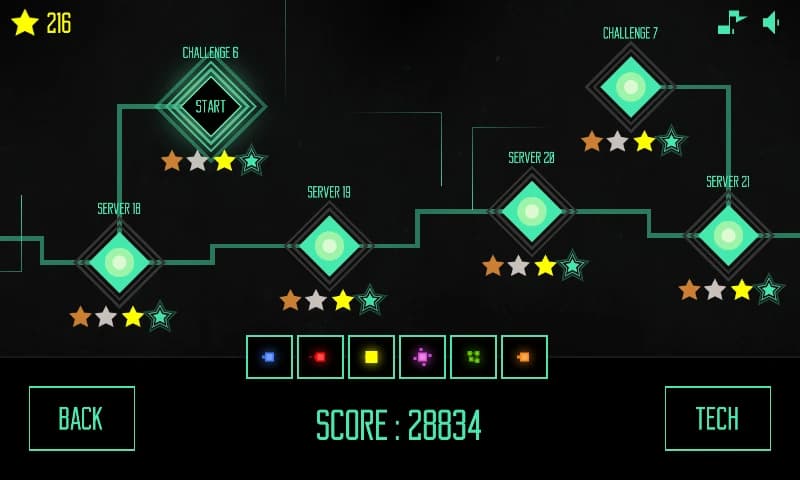Select the red tower slot

320,357
